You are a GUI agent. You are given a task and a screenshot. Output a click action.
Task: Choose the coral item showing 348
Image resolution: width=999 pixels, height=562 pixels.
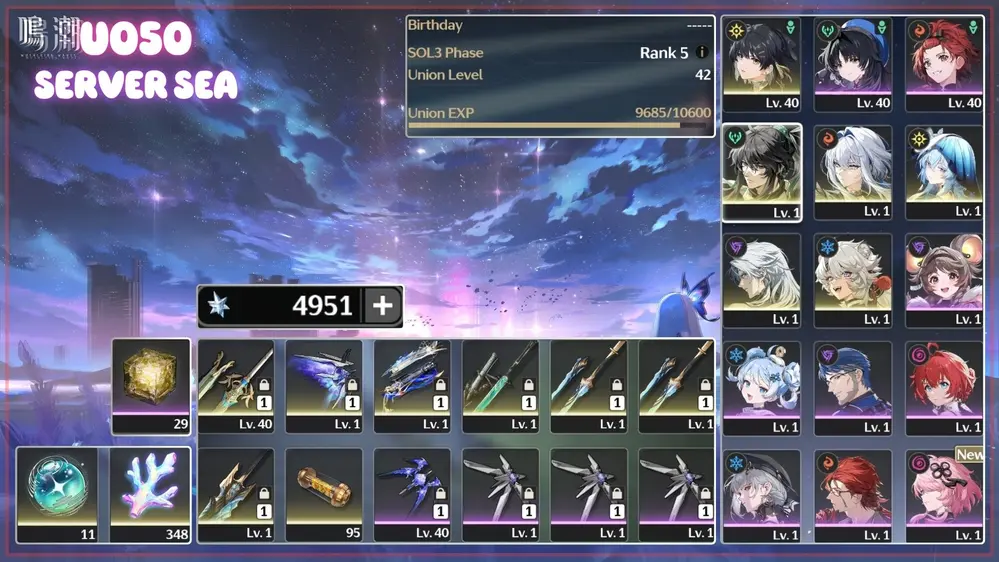(150, 494)
